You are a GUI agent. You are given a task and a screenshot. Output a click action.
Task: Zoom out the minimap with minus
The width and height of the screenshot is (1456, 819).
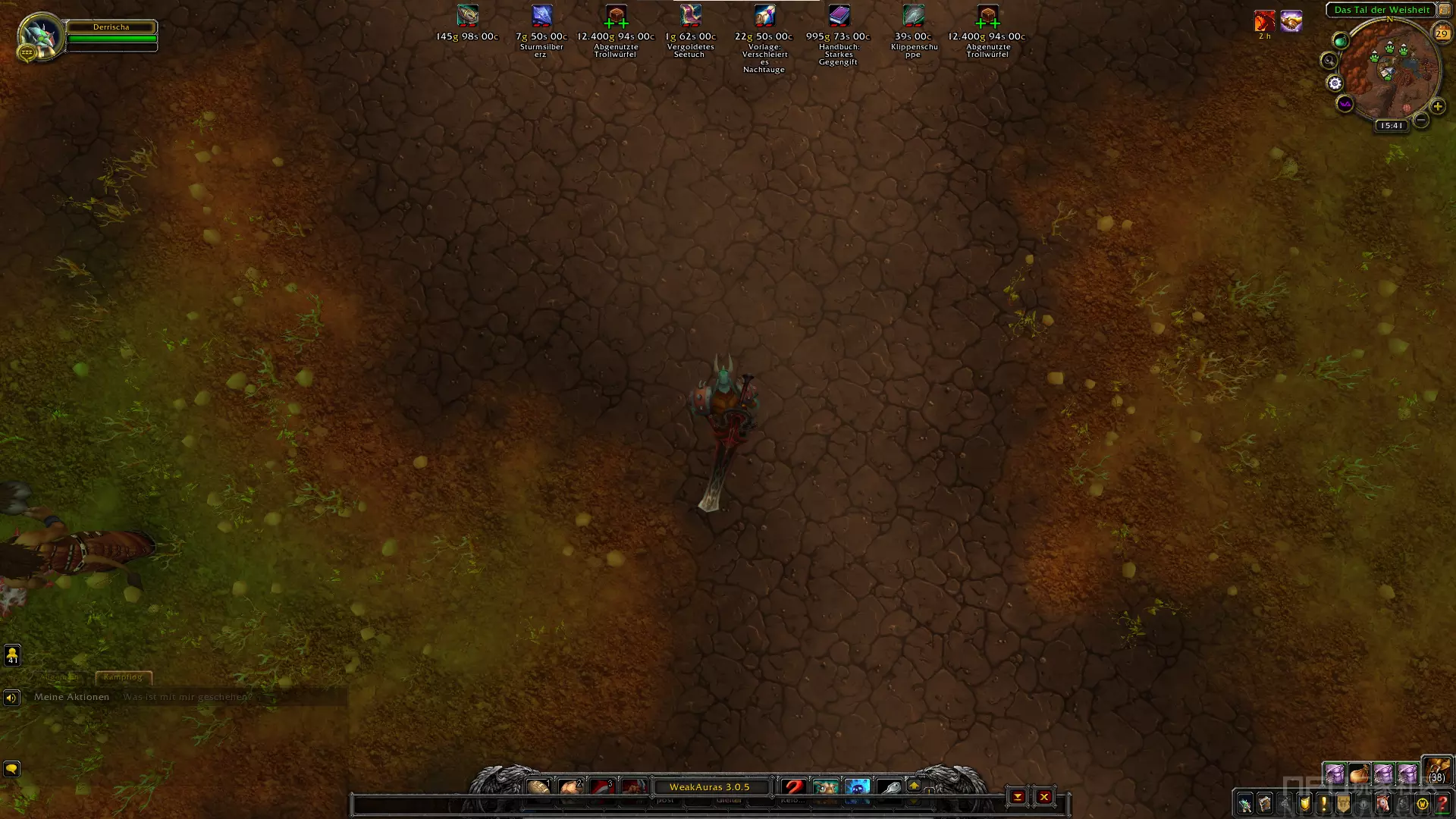pyautogui.click(x=1421, y=120)
